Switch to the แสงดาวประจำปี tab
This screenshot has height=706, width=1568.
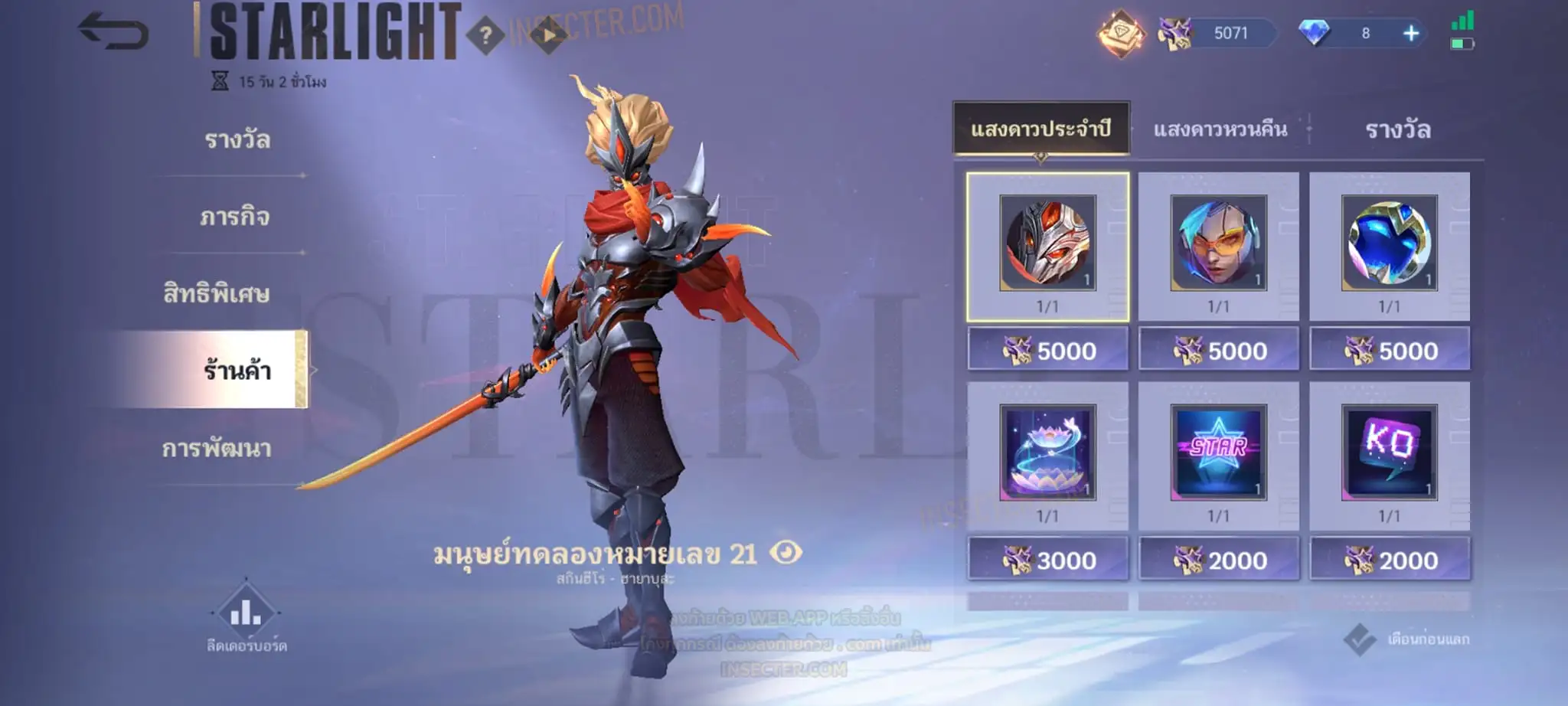pos(1040,129)
